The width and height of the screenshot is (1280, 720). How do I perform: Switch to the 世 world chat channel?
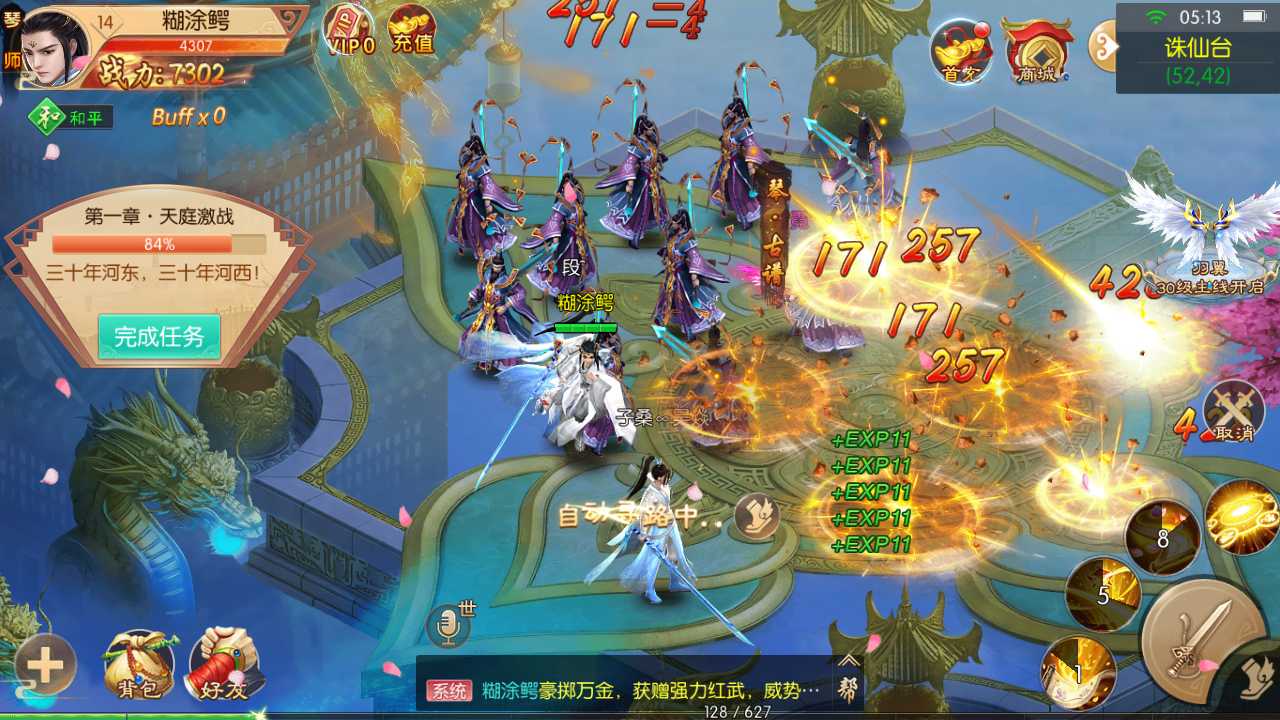click(466, 608)
